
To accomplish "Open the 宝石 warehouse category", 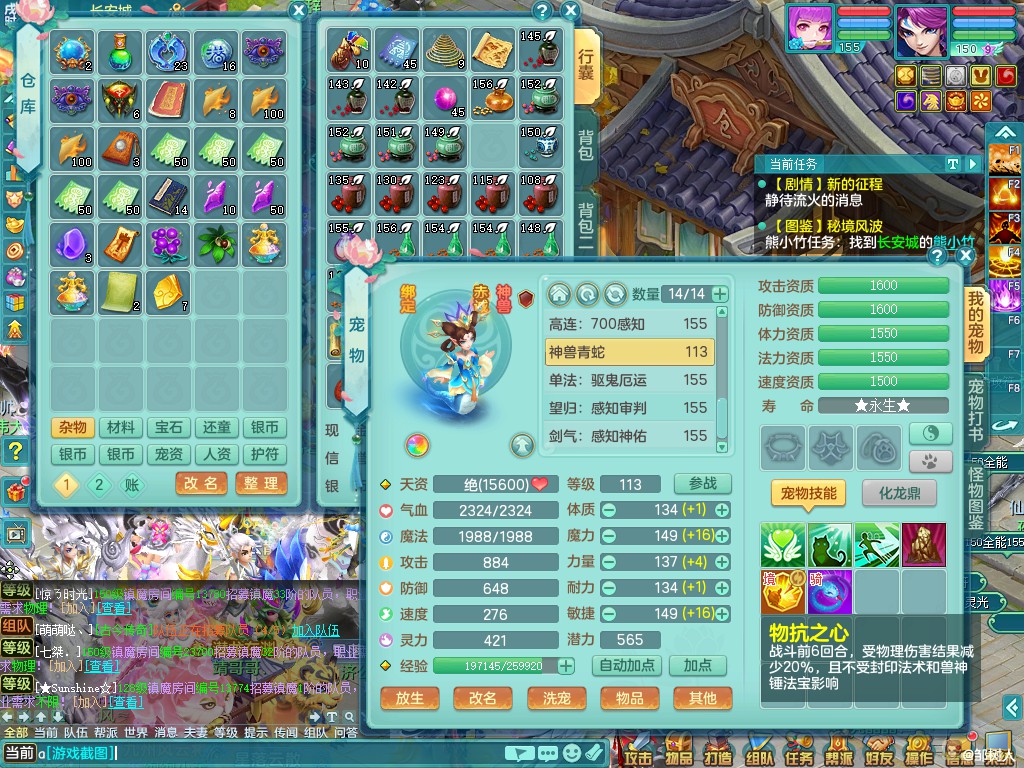I will [168, 428].
